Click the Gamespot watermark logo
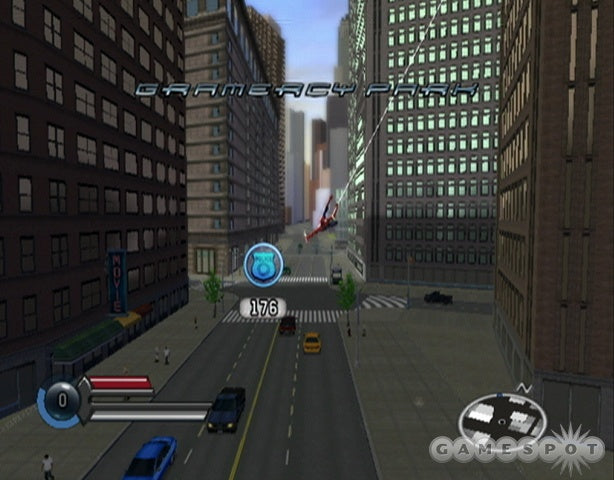614x480 pixels. [515, 448]
